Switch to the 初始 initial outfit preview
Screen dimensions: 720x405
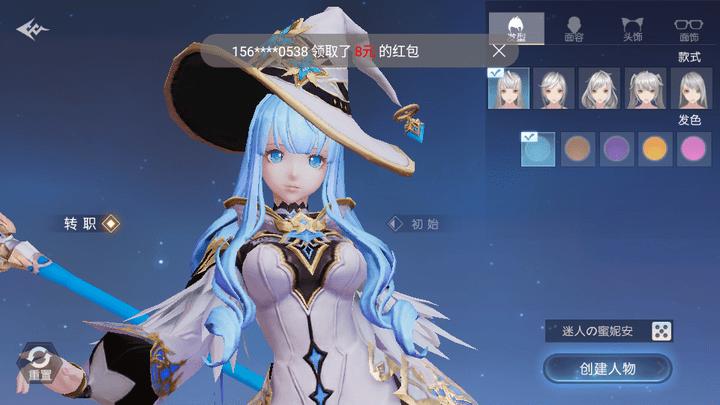click(x=414, y=224)
